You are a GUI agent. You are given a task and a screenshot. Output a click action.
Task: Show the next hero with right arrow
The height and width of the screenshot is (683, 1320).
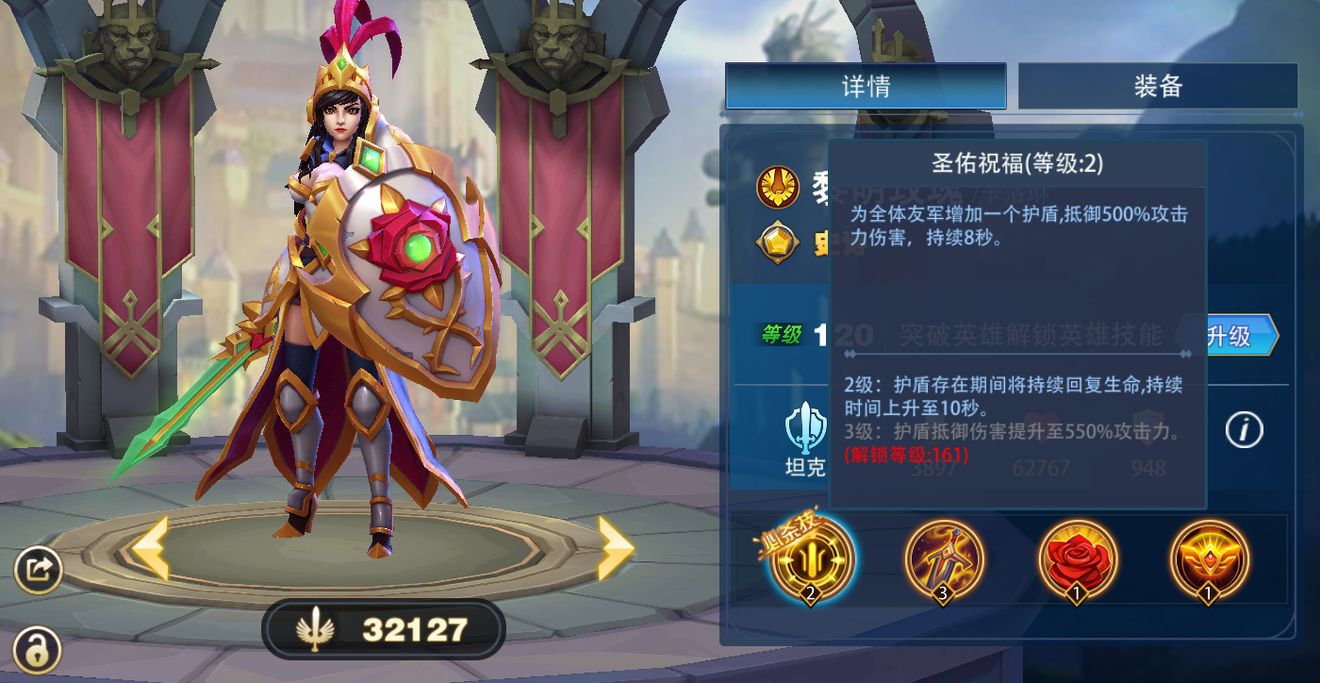614,549
